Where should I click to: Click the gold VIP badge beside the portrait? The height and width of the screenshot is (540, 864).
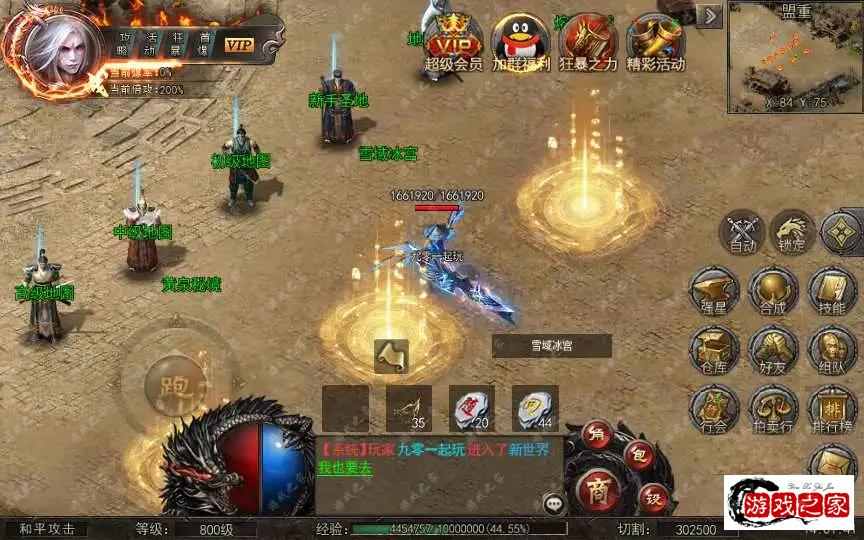pyautogui.click(x=239, y=45)
